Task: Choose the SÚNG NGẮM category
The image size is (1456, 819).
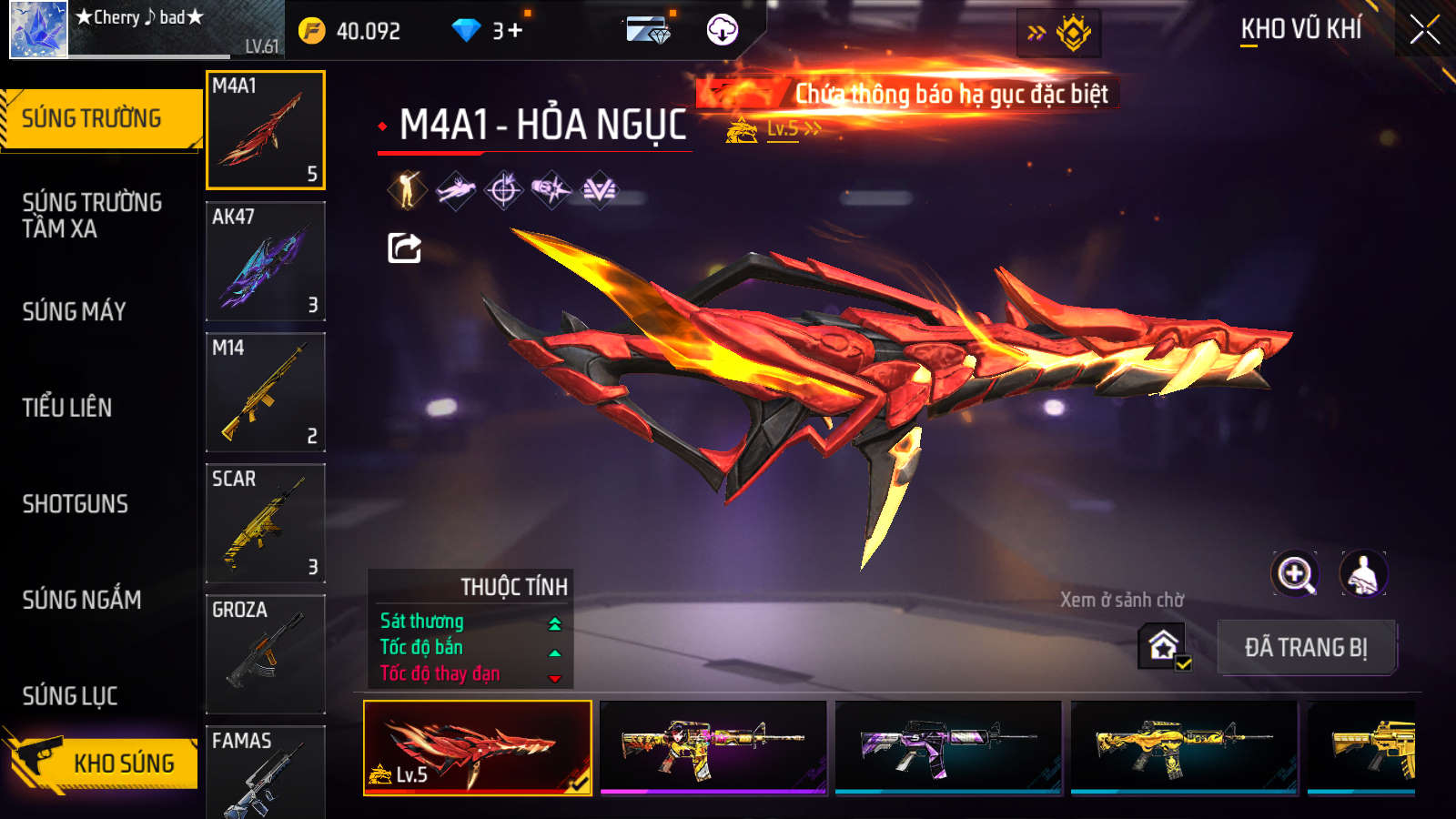Action: (82, 600)
